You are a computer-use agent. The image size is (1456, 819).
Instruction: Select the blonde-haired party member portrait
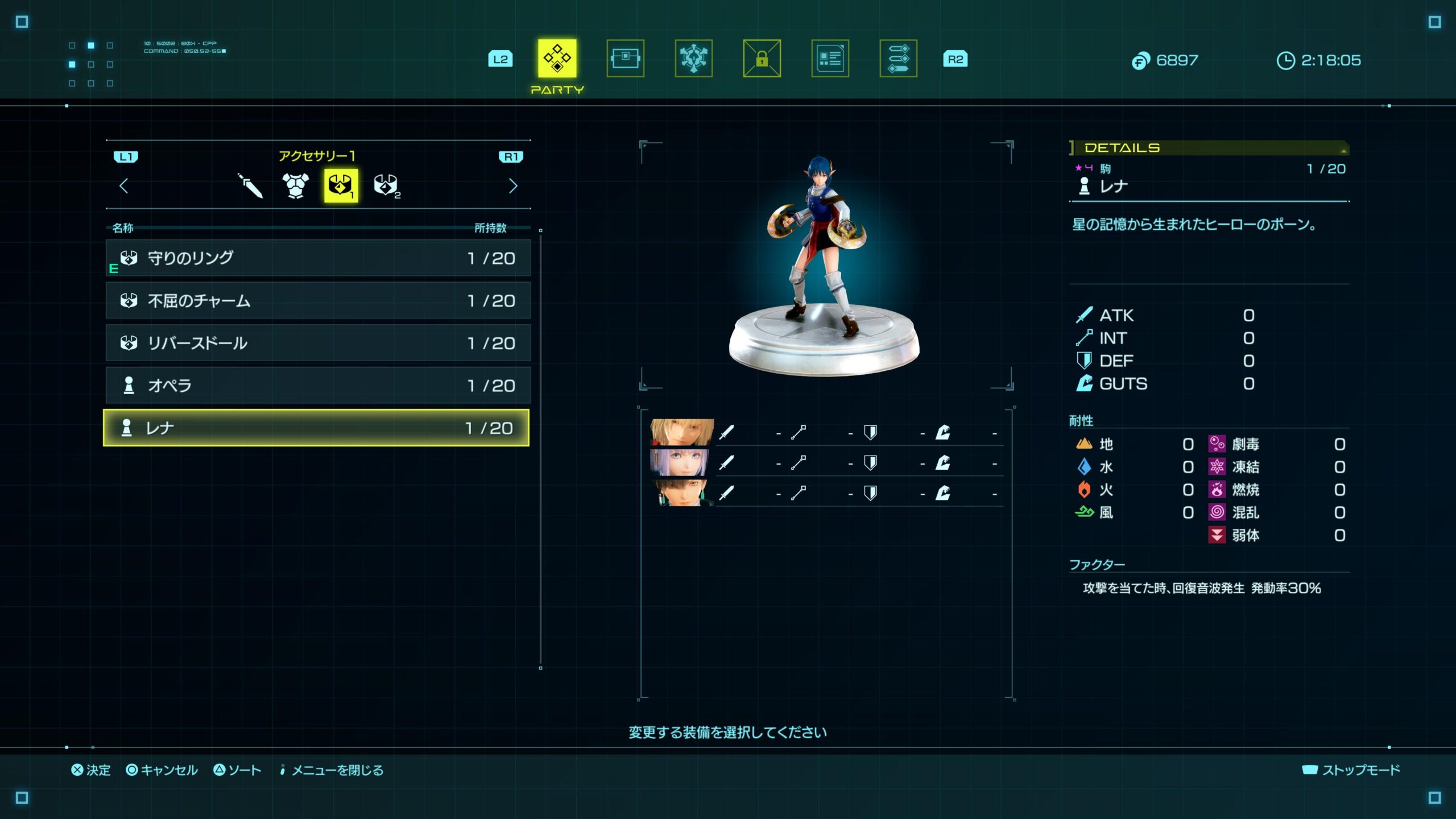[x=681, y=433]
